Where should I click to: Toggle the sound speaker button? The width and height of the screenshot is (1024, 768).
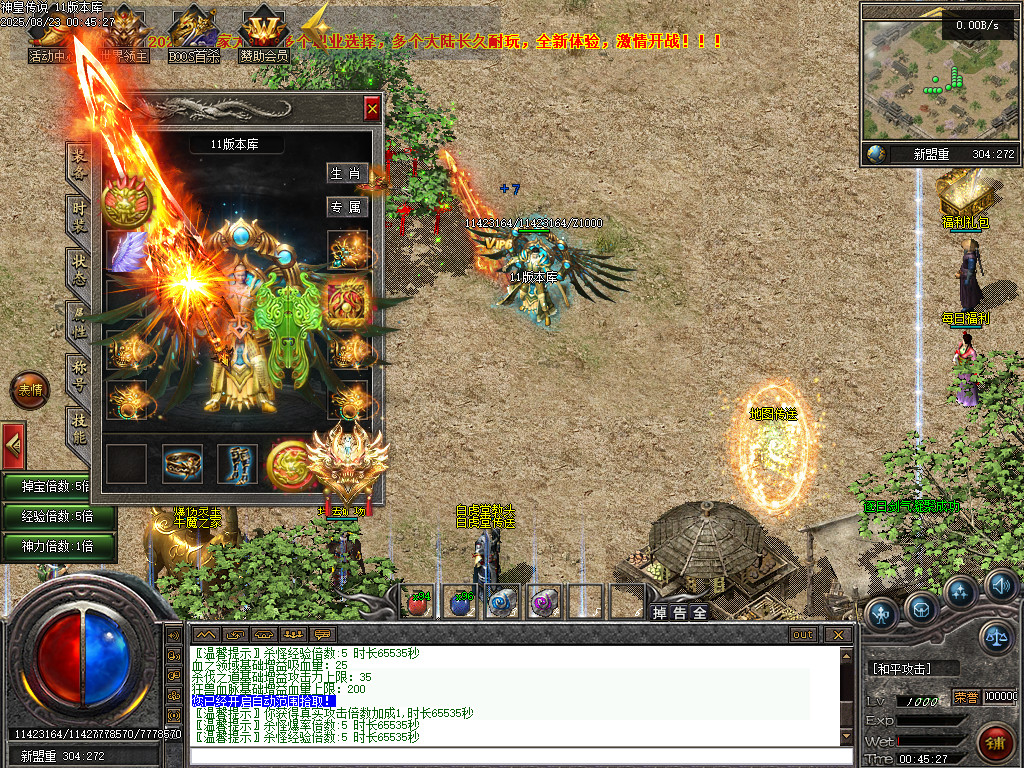coord(1000,585)
